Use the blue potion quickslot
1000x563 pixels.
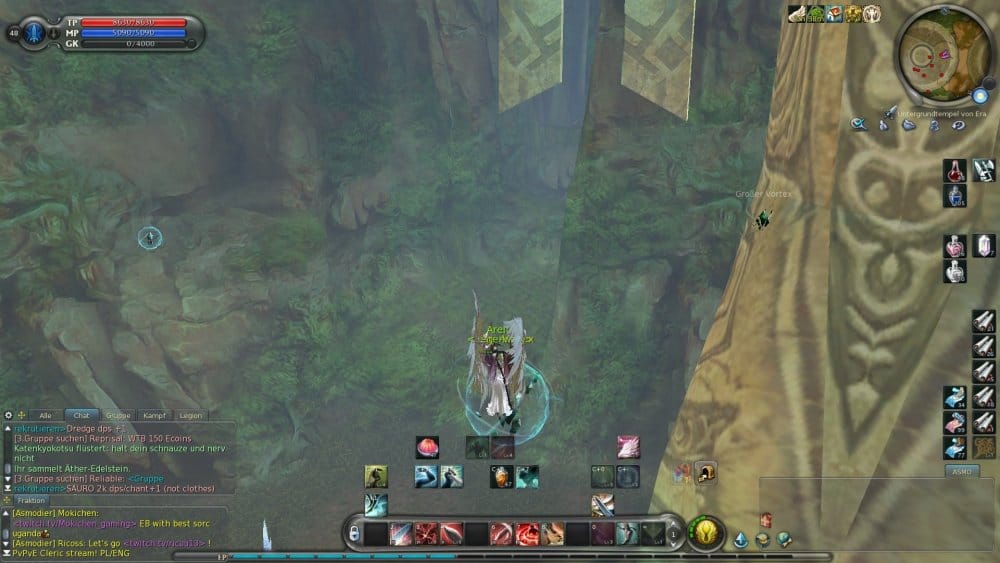(x=954, y=195)
